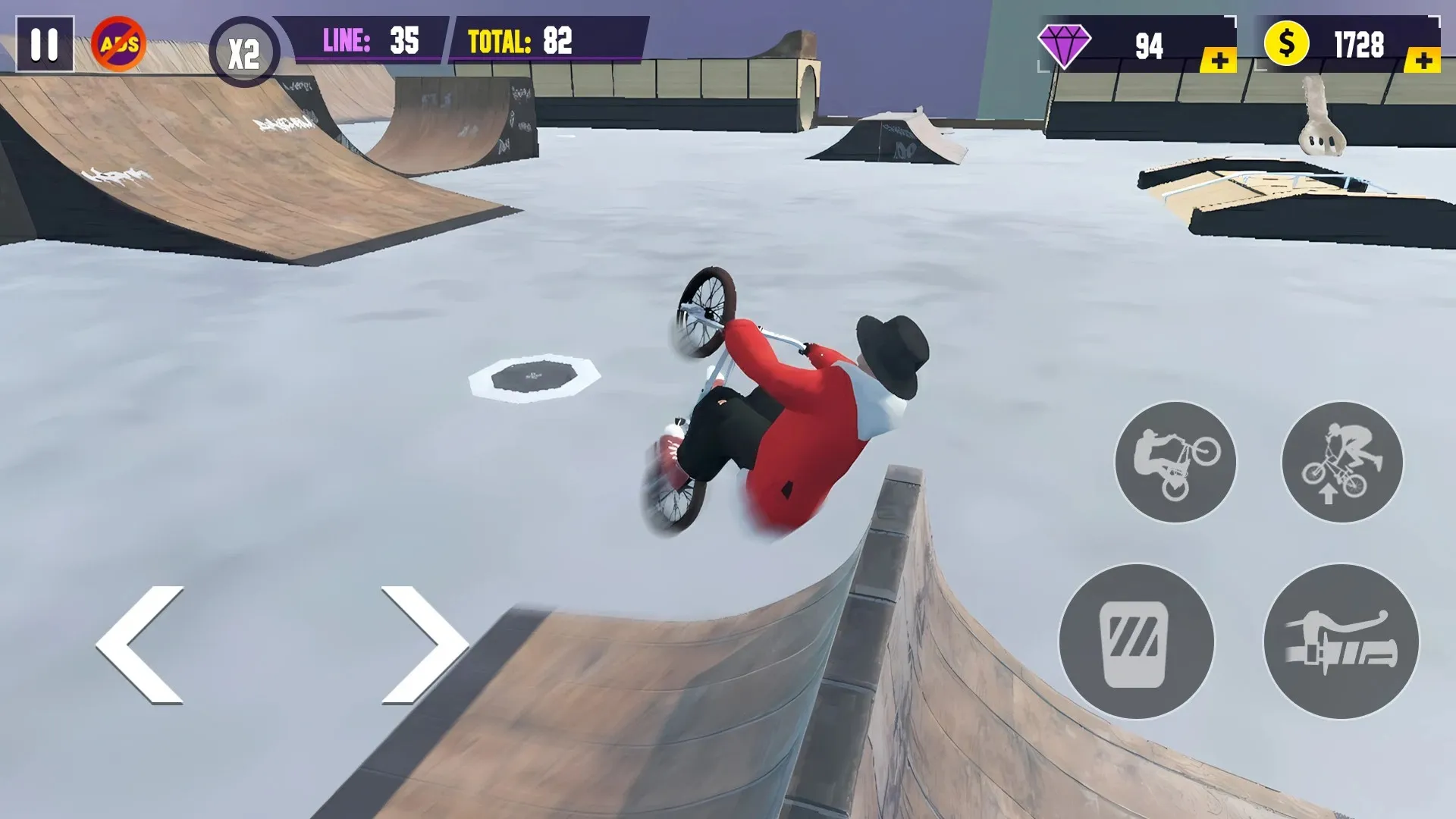
Task: Open the pause menu
Action: pos(45,43)
